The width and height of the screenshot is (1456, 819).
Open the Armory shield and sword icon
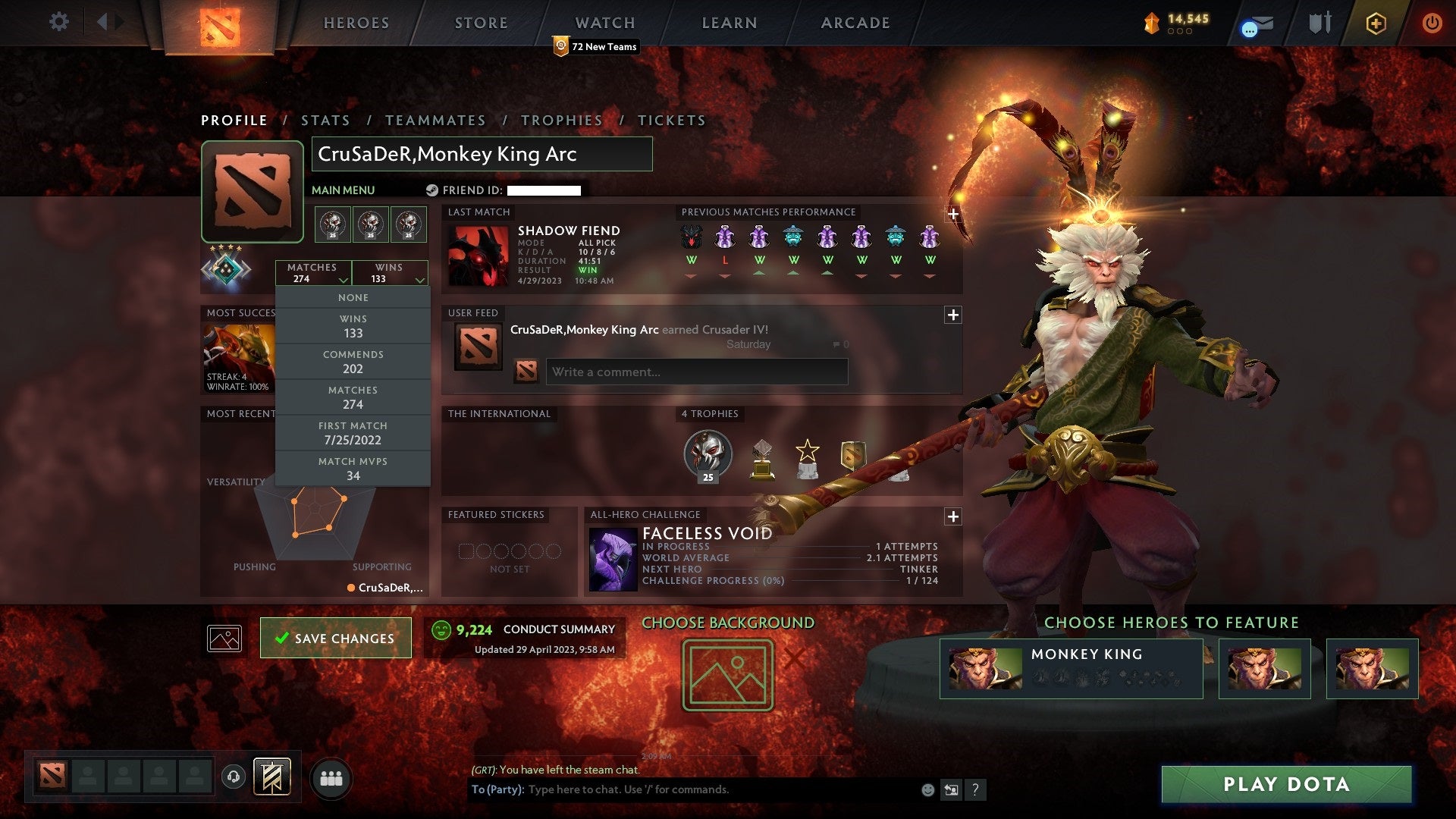1319,22
